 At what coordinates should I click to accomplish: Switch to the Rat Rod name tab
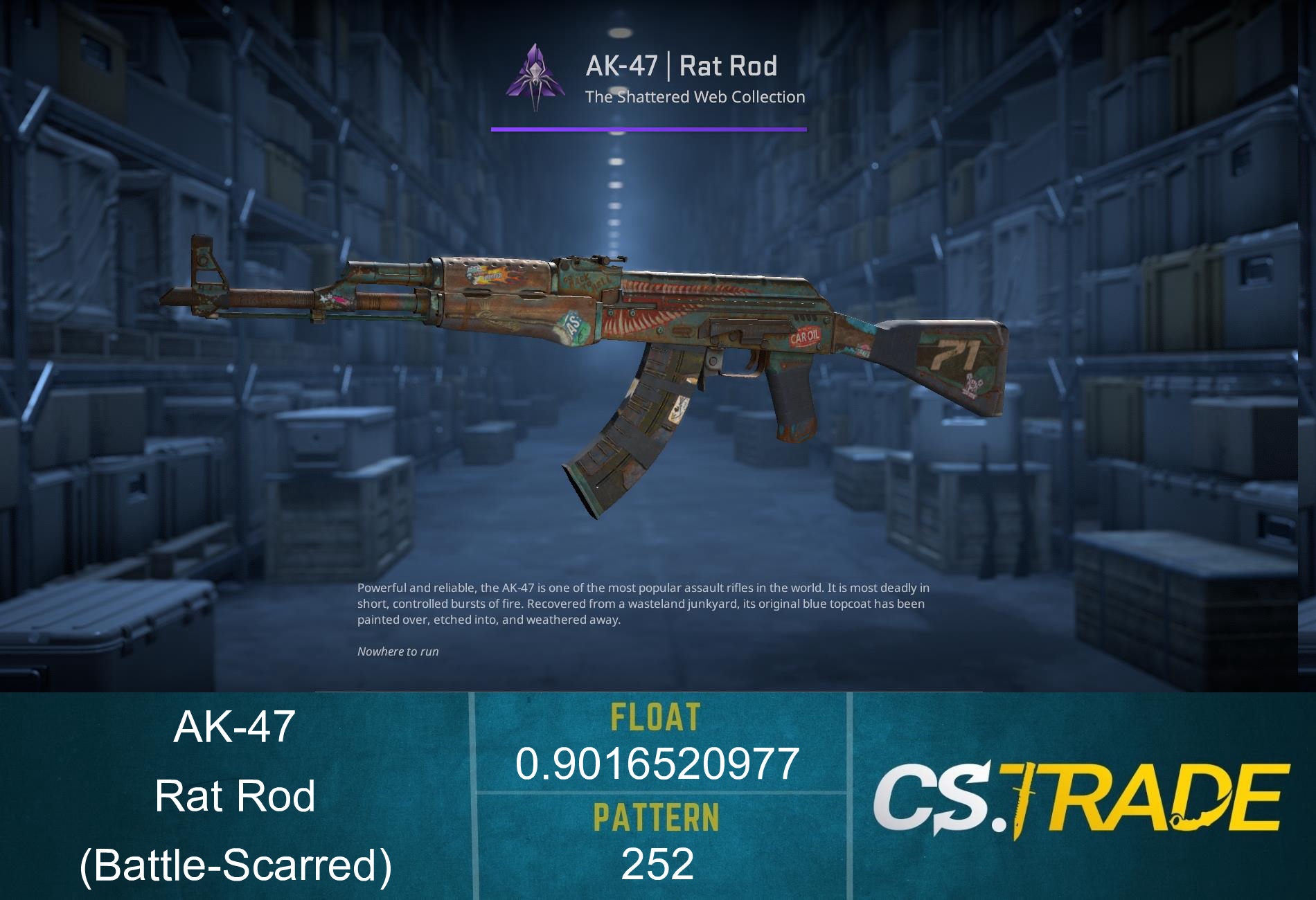pos(235,796)
